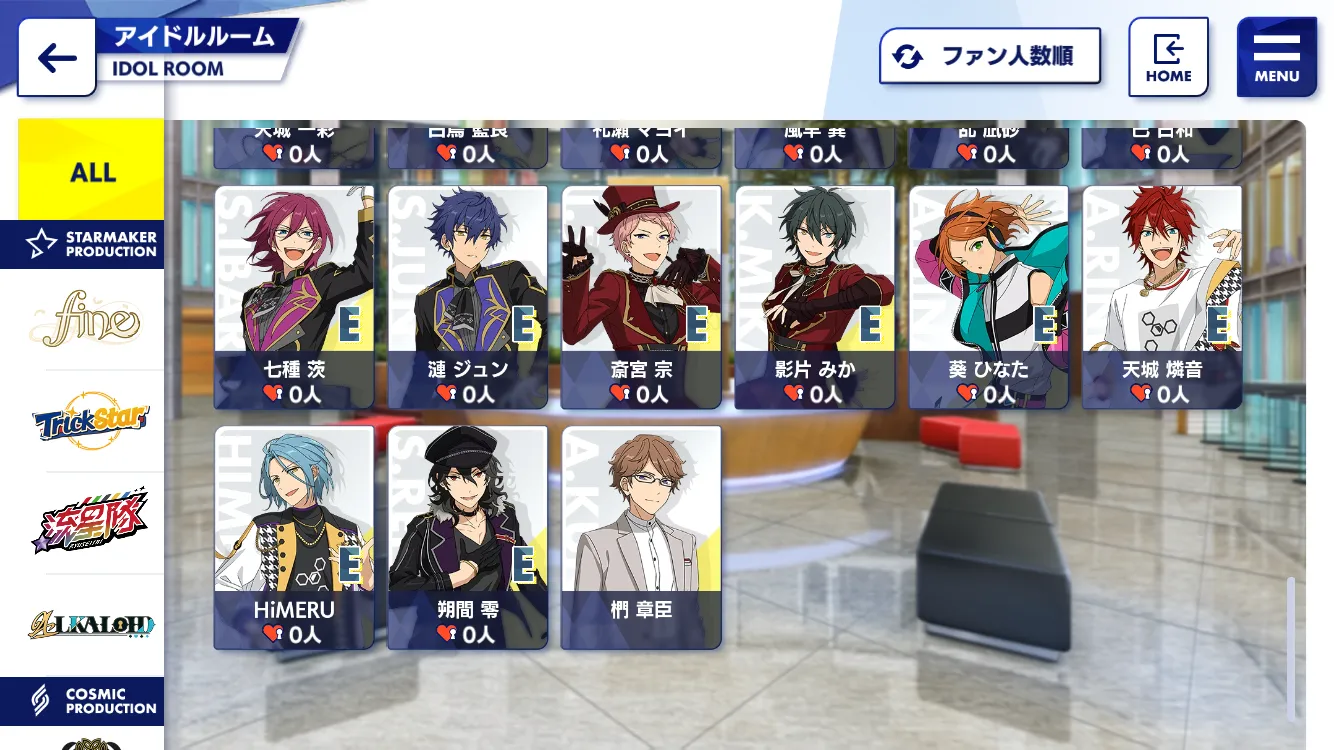Choose the 漣 ジュン idol card
The image size is (1334, 750).
click(467, 297)
